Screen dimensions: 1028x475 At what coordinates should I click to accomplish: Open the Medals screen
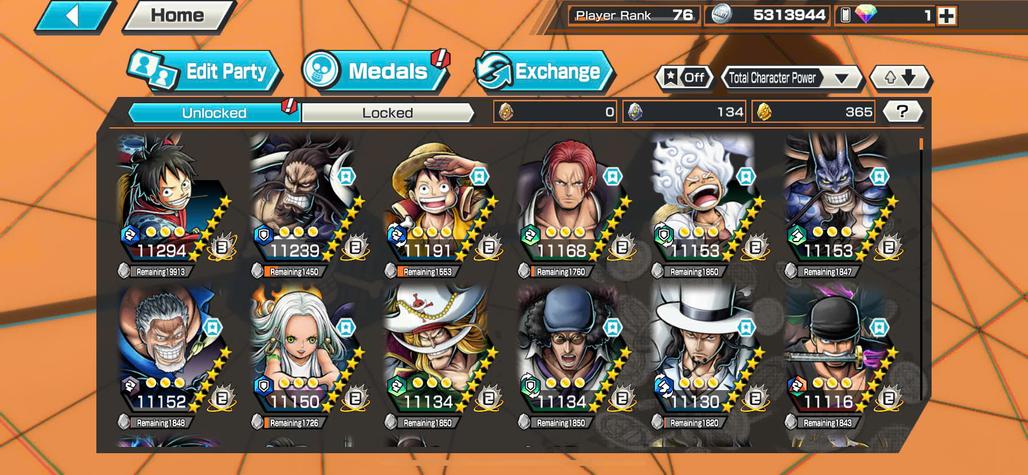tap(375, 71)
